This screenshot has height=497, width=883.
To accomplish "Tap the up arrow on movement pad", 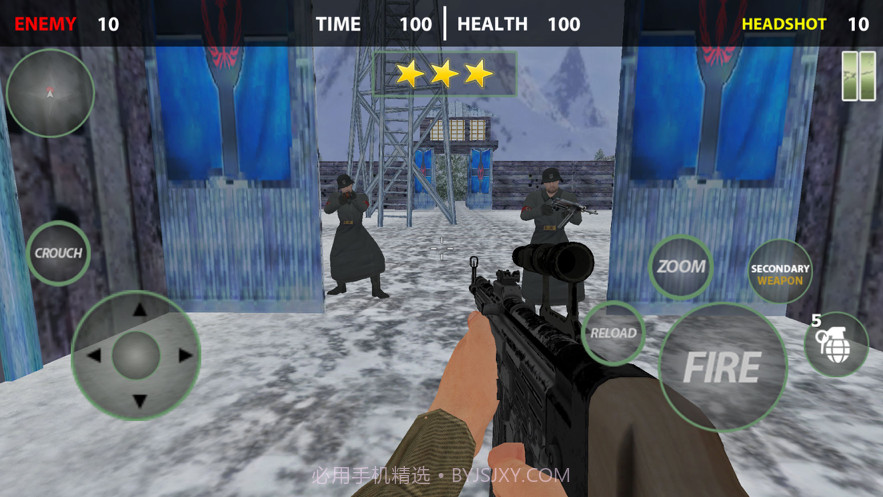I will (138, 308).
